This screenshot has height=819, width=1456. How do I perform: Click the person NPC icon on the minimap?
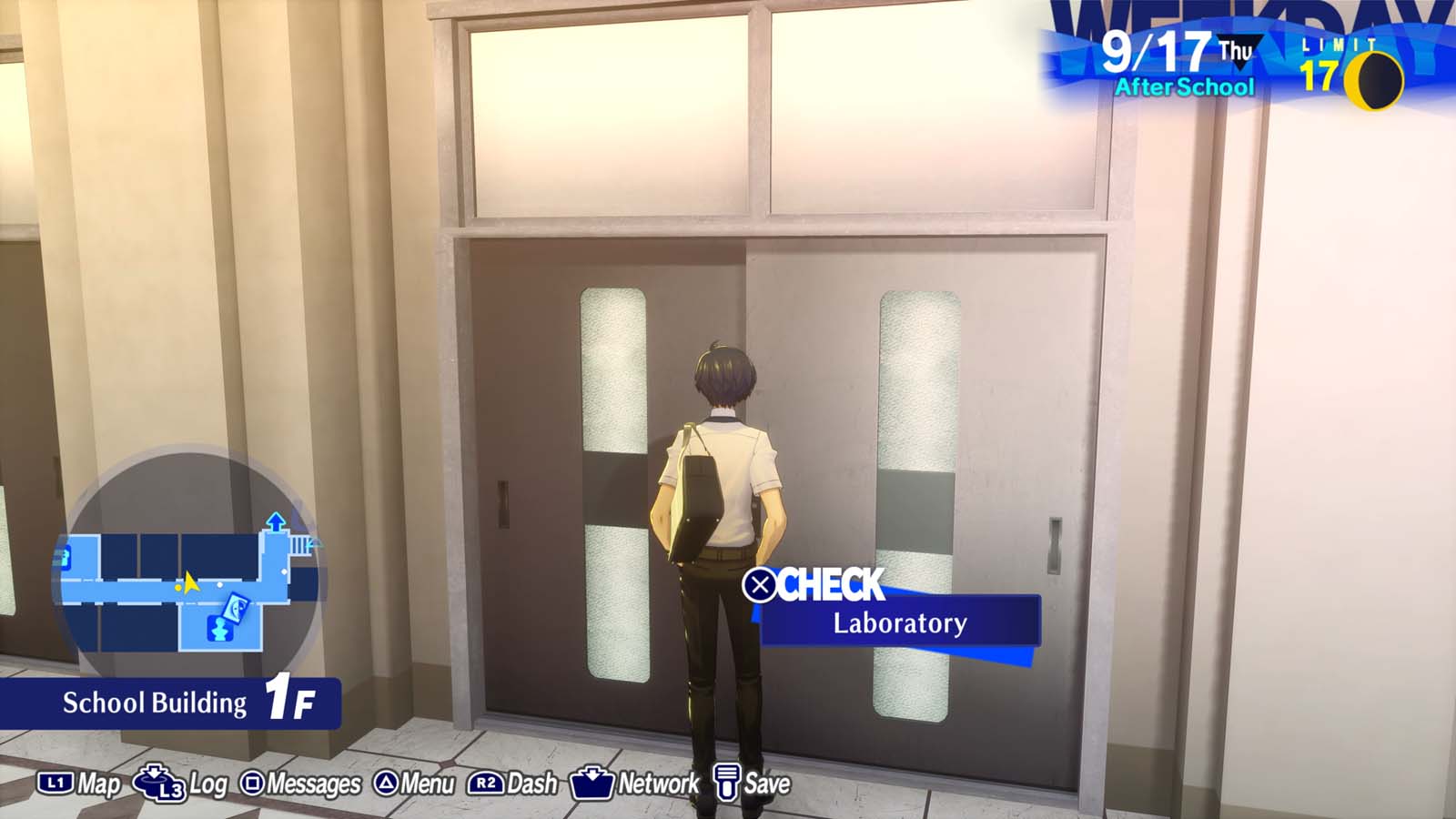[220, 628]
